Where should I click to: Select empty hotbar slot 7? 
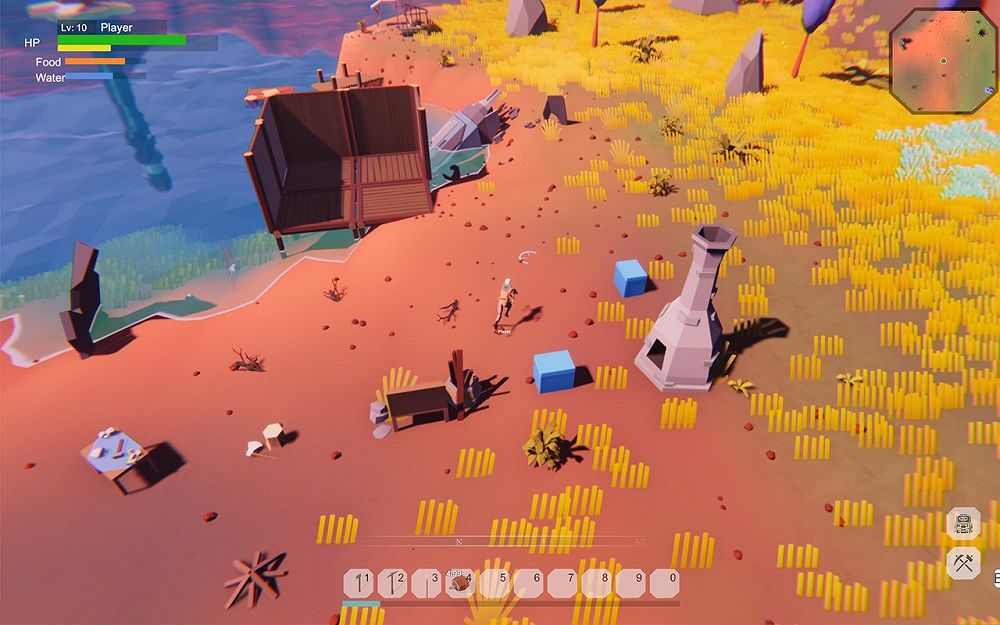tap(563, 583)
